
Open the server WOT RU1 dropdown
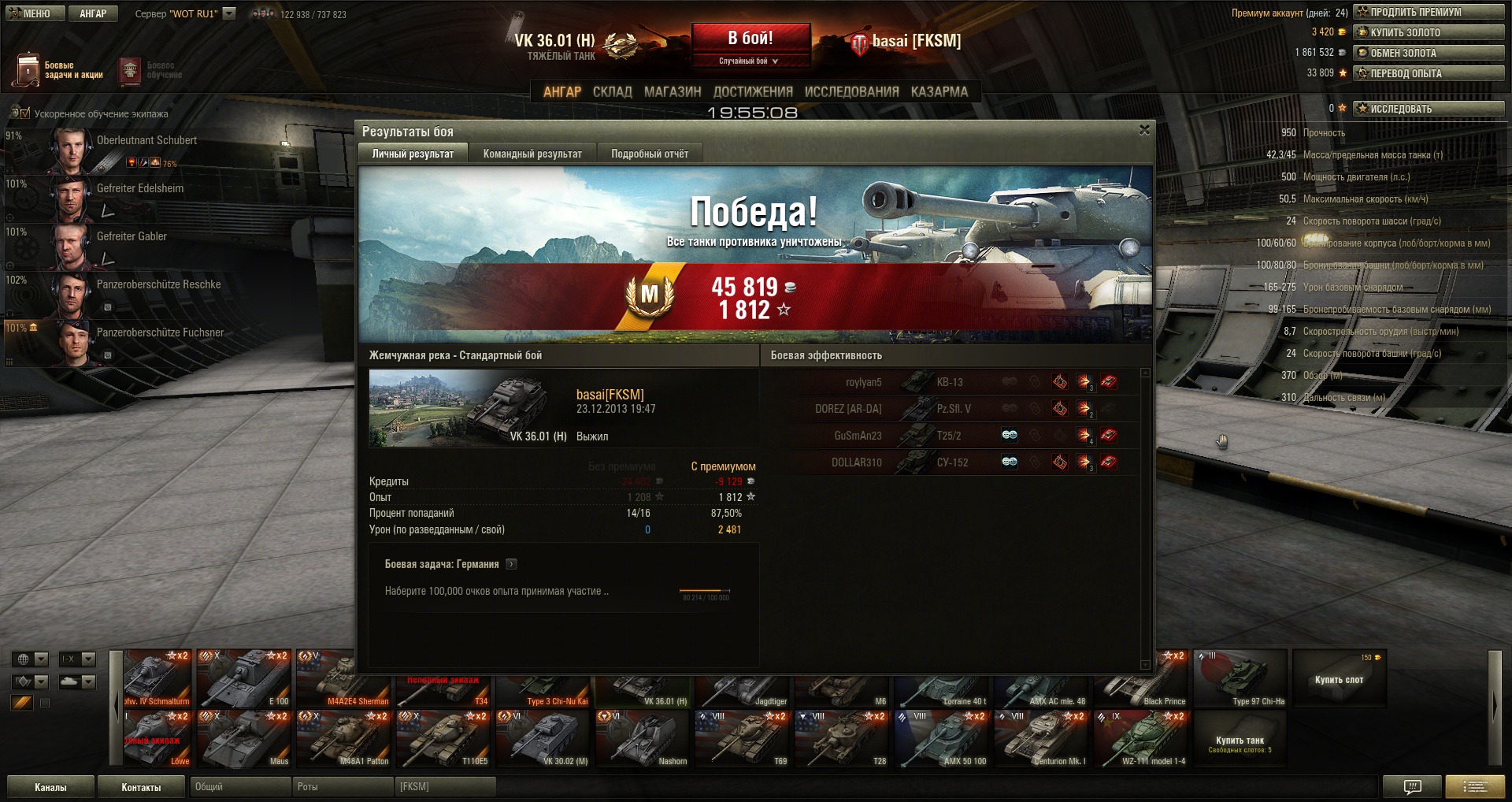pyautogui.click(x=229, y=13)
